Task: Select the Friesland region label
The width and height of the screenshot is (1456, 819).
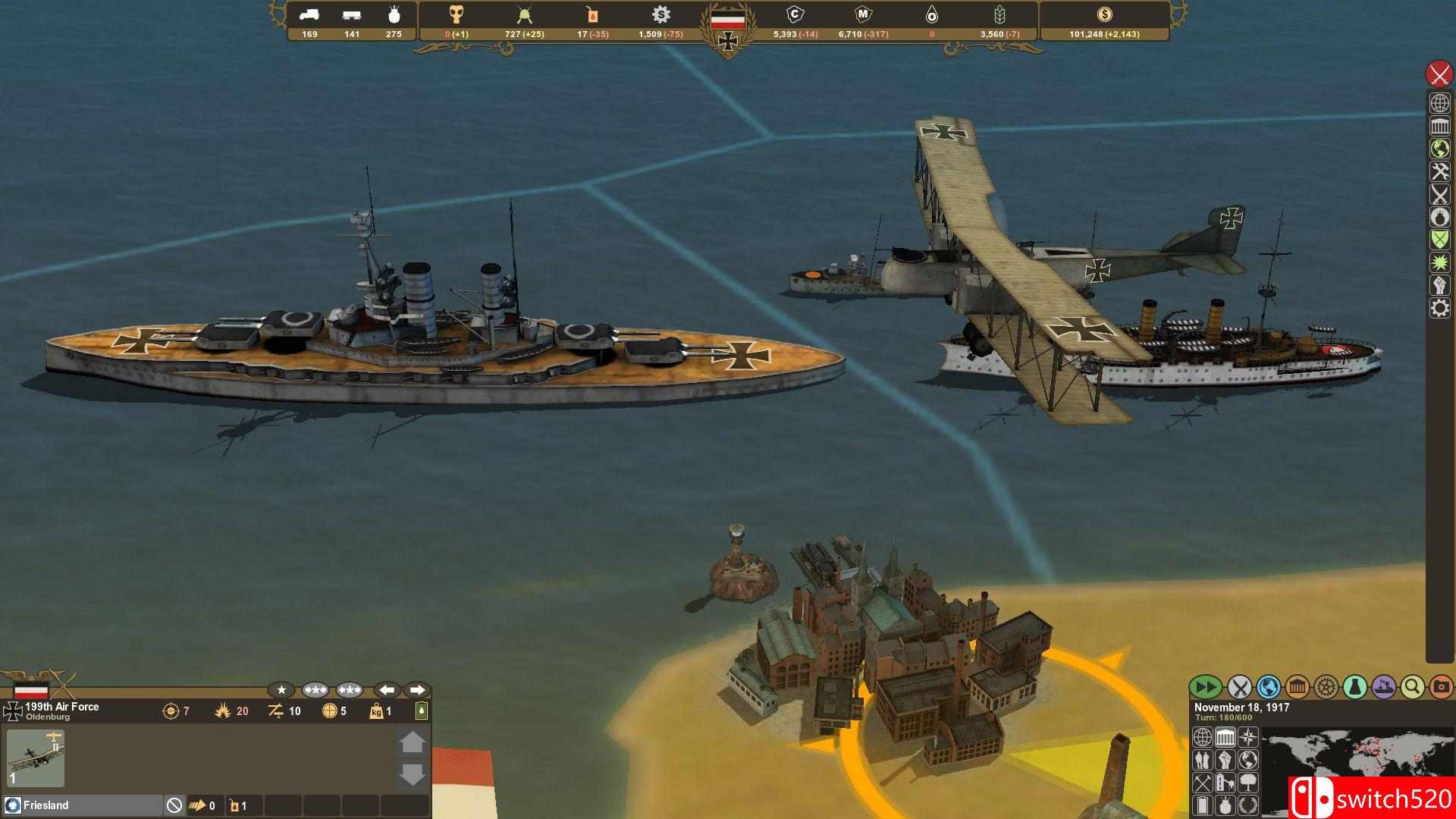Action: [45, 805]
